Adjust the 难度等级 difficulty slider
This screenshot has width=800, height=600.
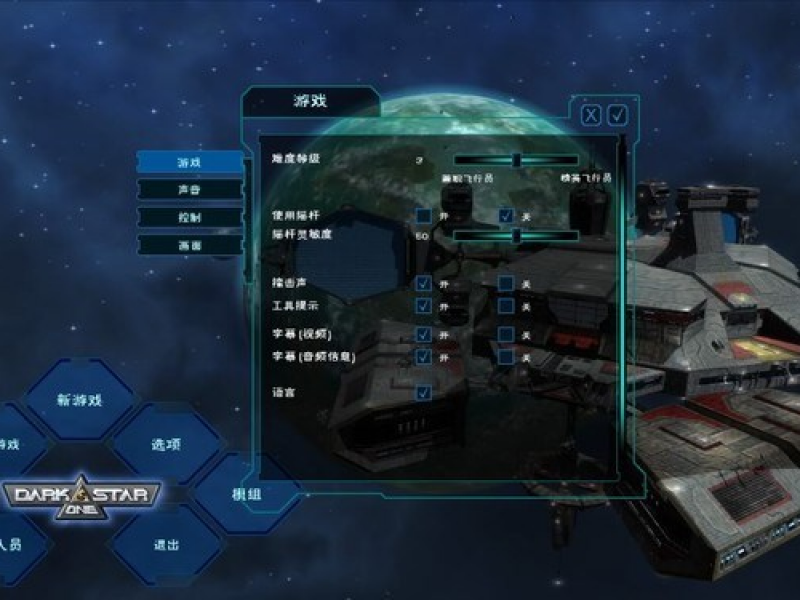point(516,160)
